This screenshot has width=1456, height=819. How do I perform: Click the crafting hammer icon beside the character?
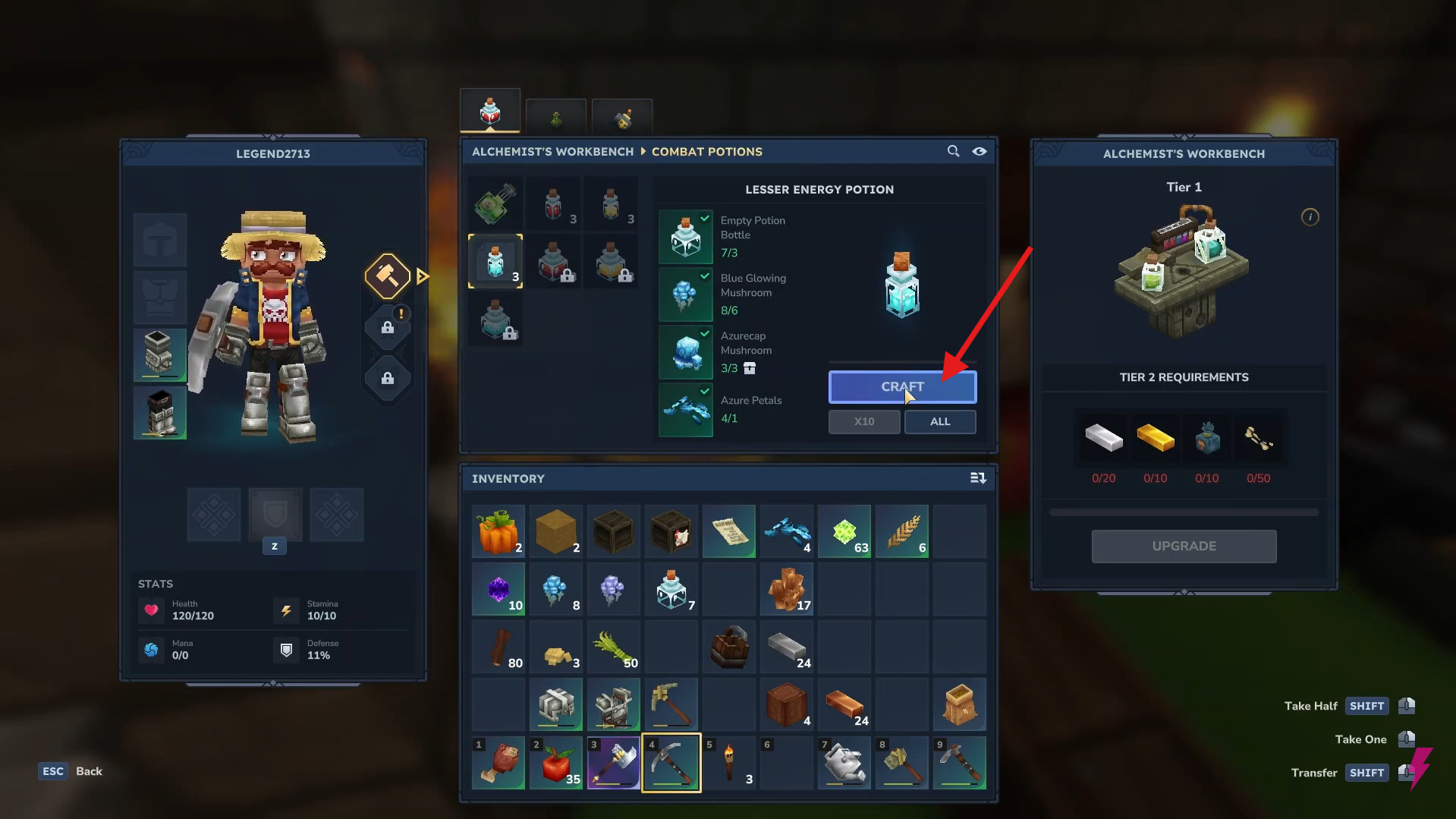point(387,276)
